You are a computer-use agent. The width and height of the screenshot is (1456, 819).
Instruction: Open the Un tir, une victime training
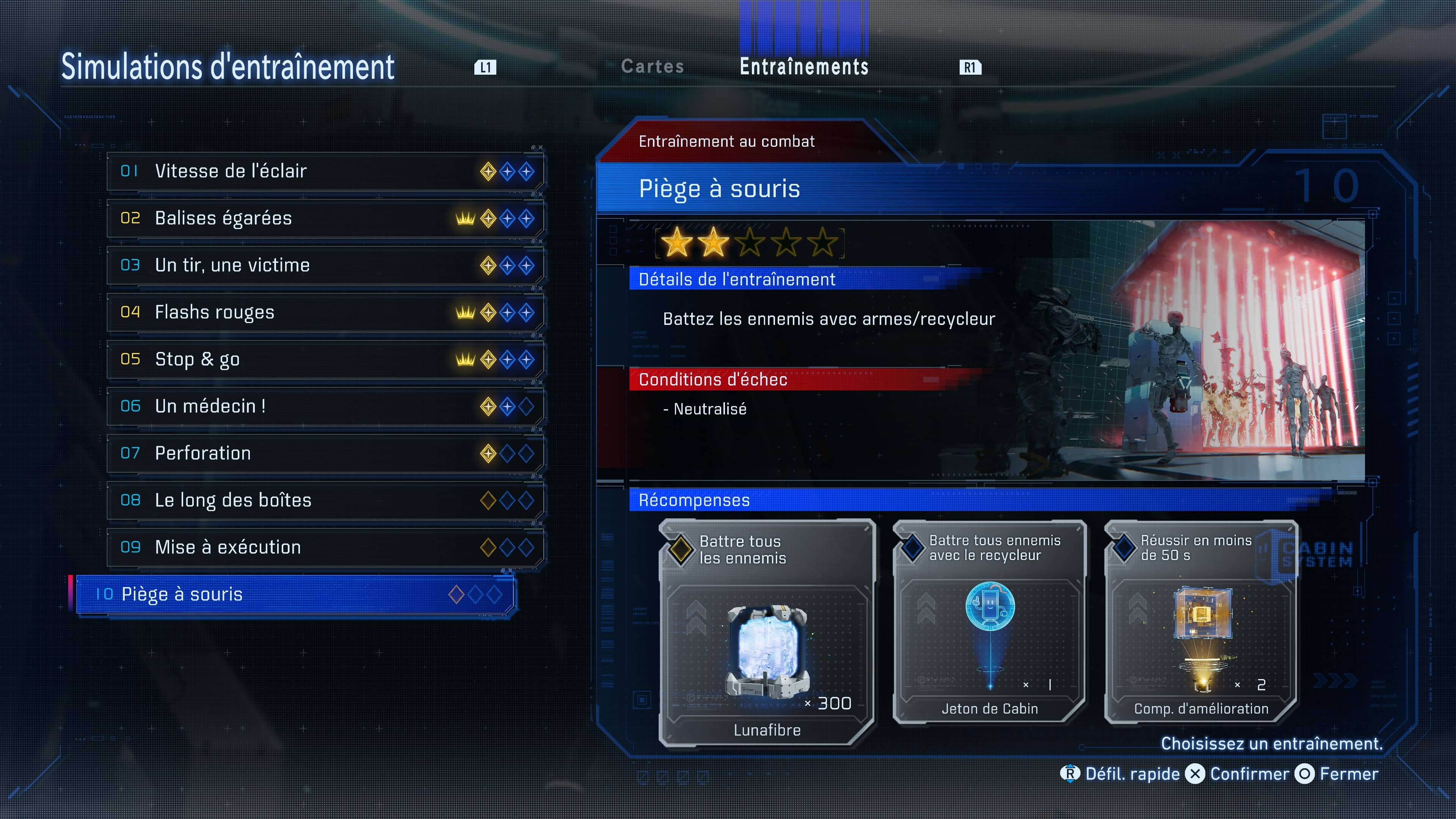(x=325, y=265)
